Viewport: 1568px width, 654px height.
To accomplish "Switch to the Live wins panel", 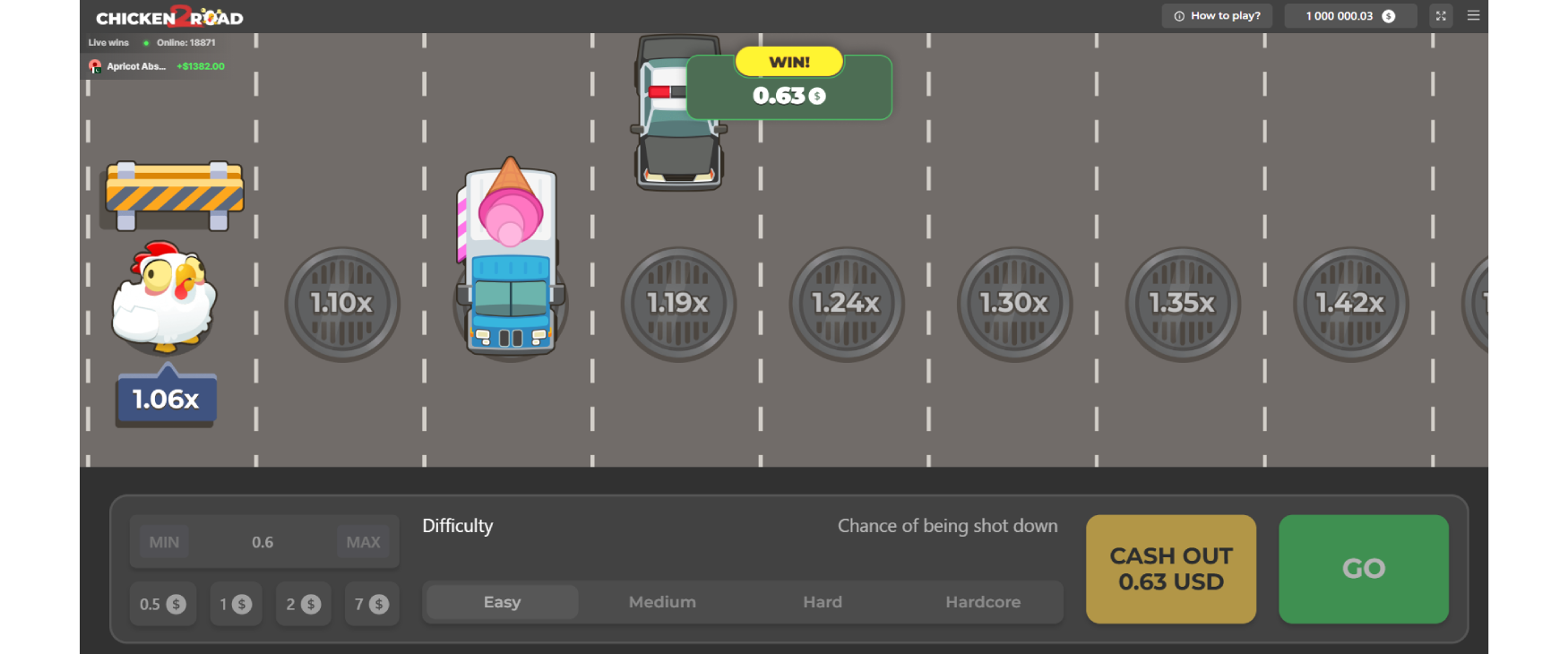I will 108,42.
